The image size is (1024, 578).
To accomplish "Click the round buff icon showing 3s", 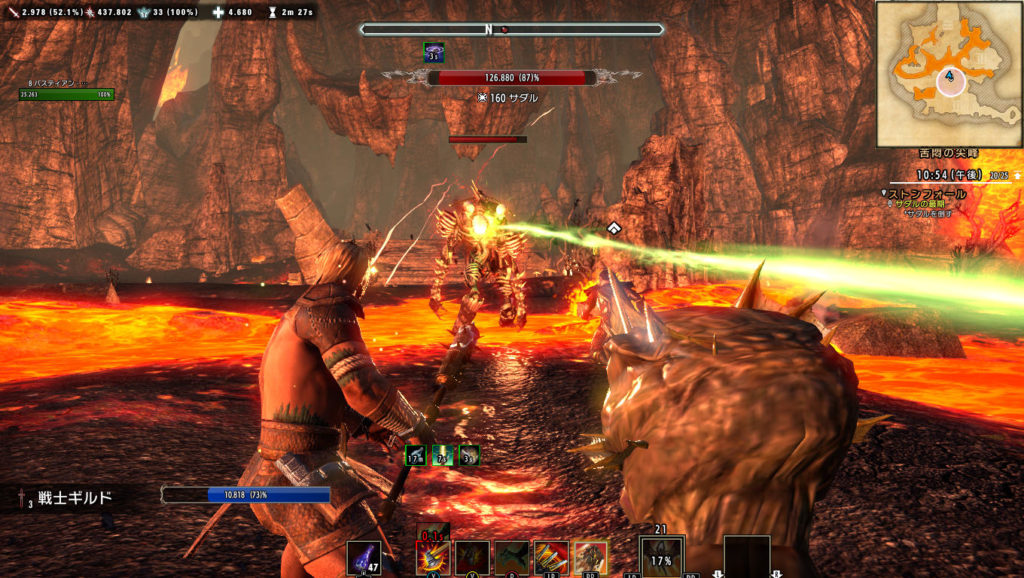I will 468,455.
